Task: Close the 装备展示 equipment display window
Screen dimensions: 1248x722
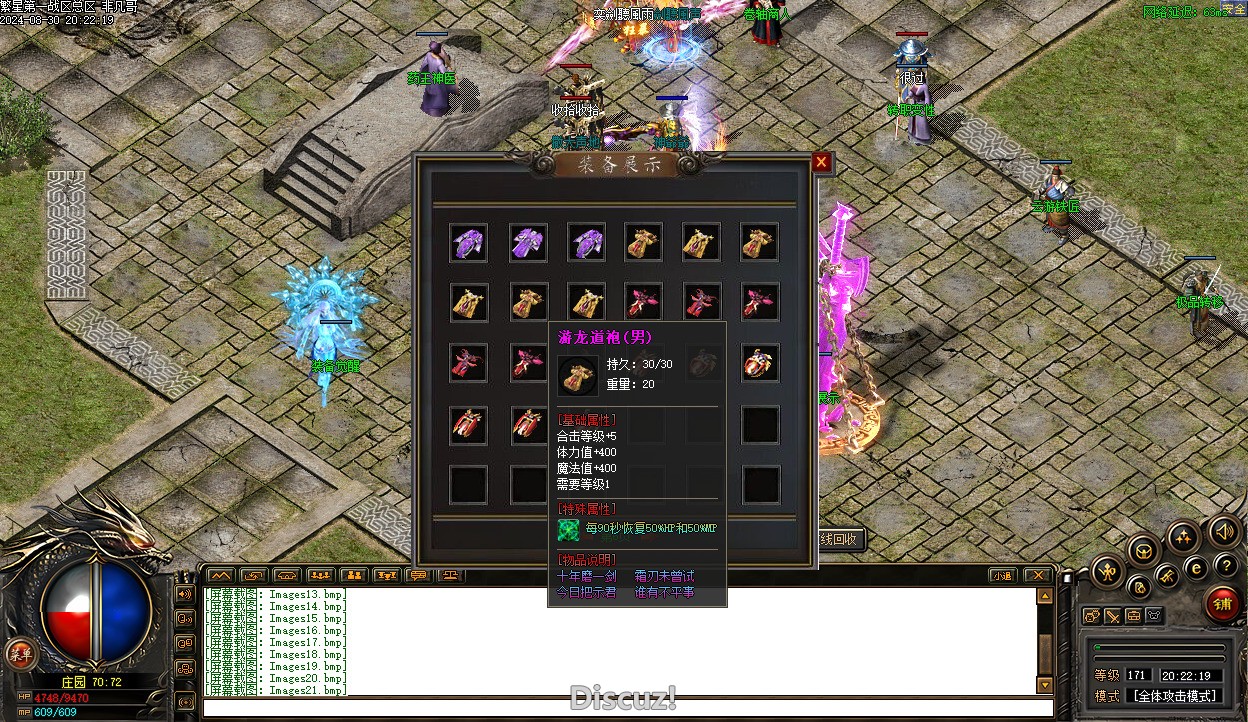Action: [x=821, y=163]
